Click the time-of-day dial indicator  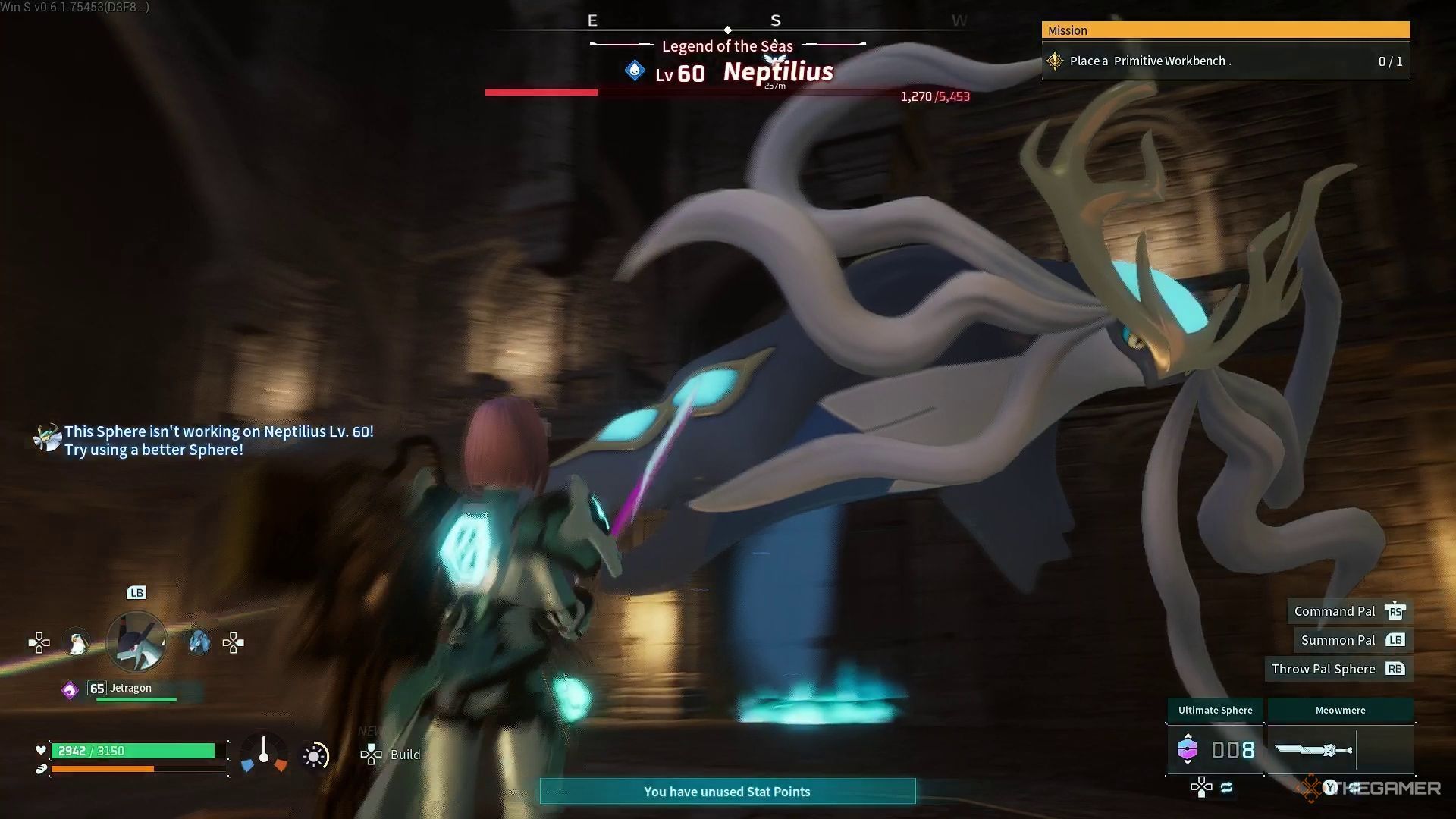point(264,754)
